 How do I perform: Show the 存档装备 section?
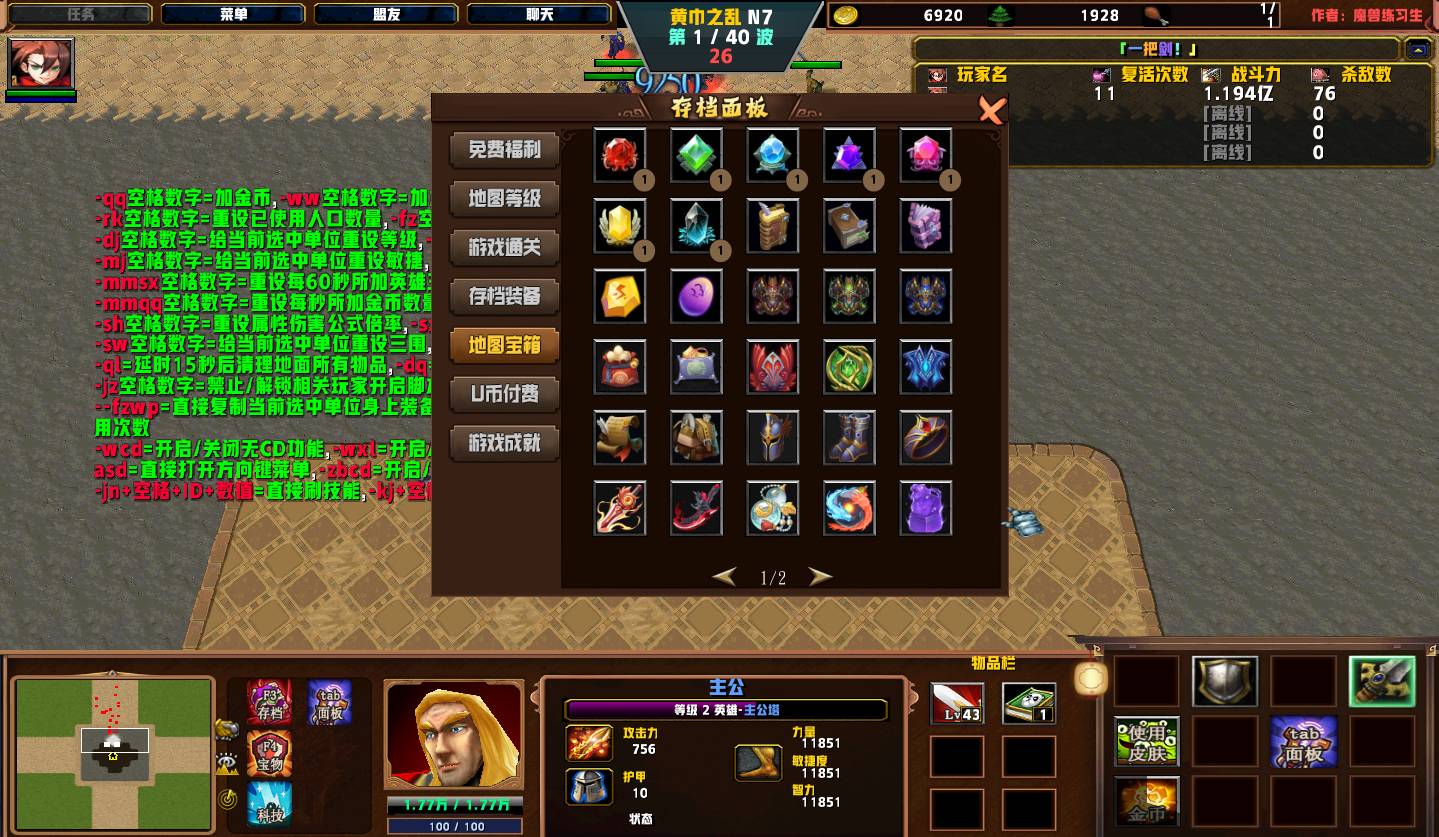(x=504, y=296)
